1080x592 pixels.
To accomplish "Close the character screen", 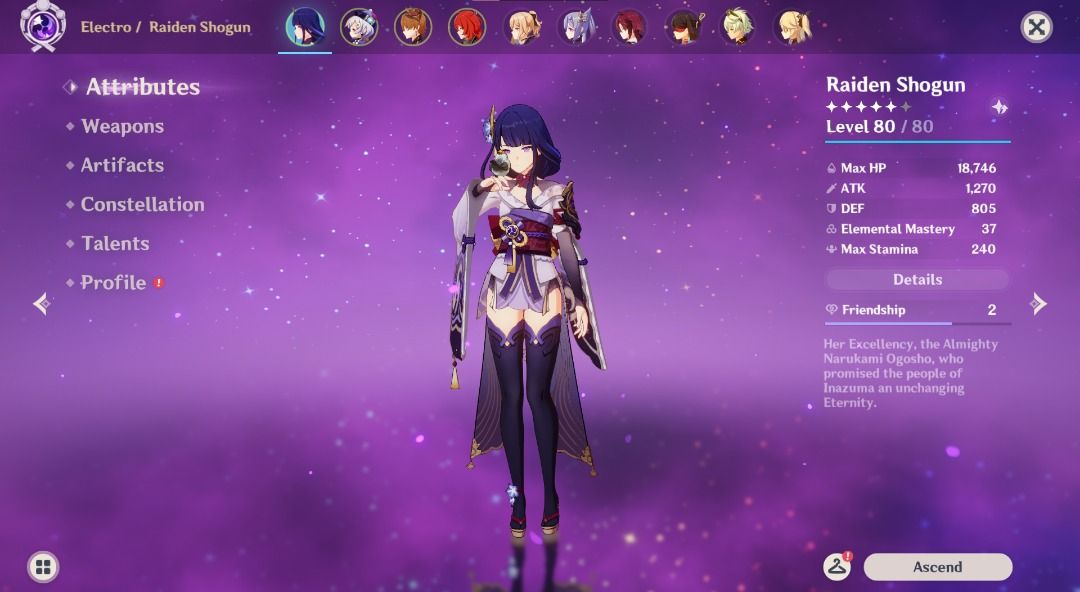I will 1037,27.
